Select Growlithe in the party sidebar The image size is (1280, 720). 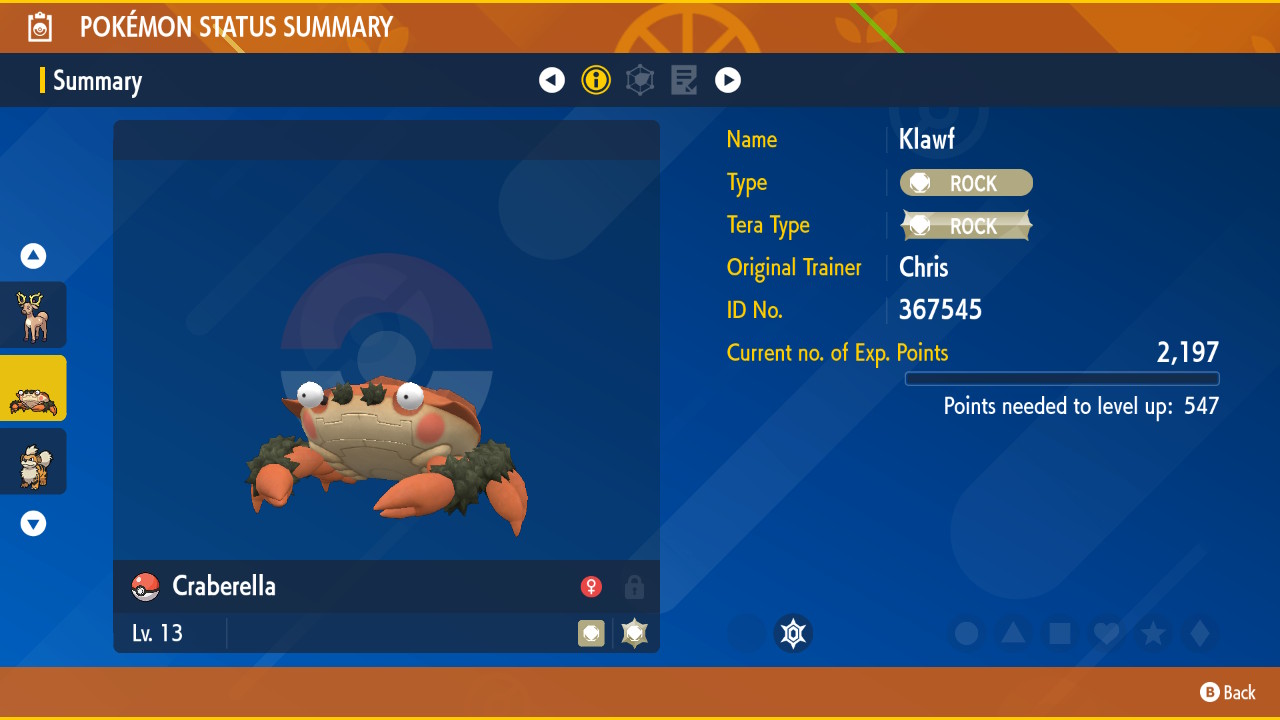(x=33, y=461)
